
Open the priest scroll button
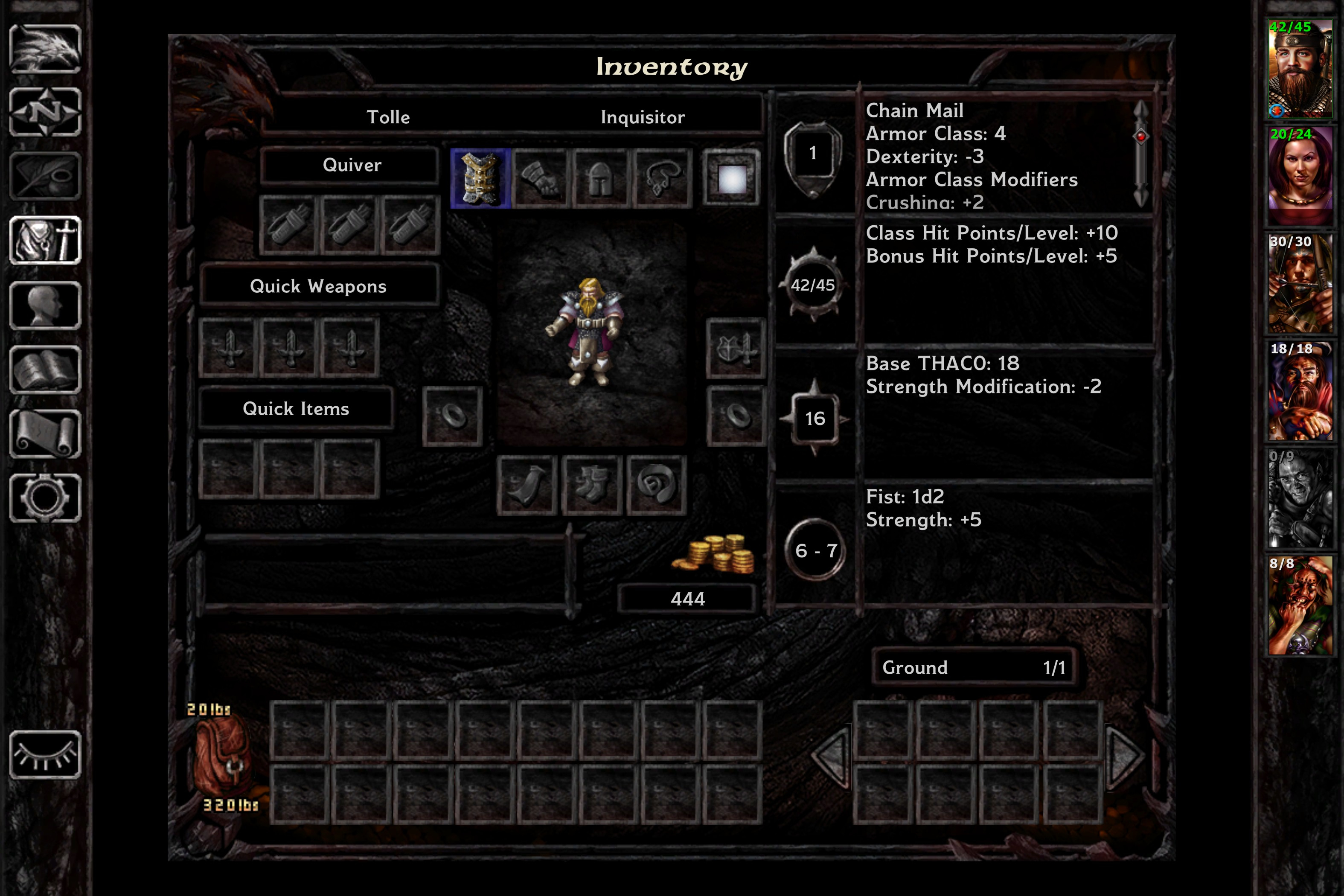click(x=45, y=434)
